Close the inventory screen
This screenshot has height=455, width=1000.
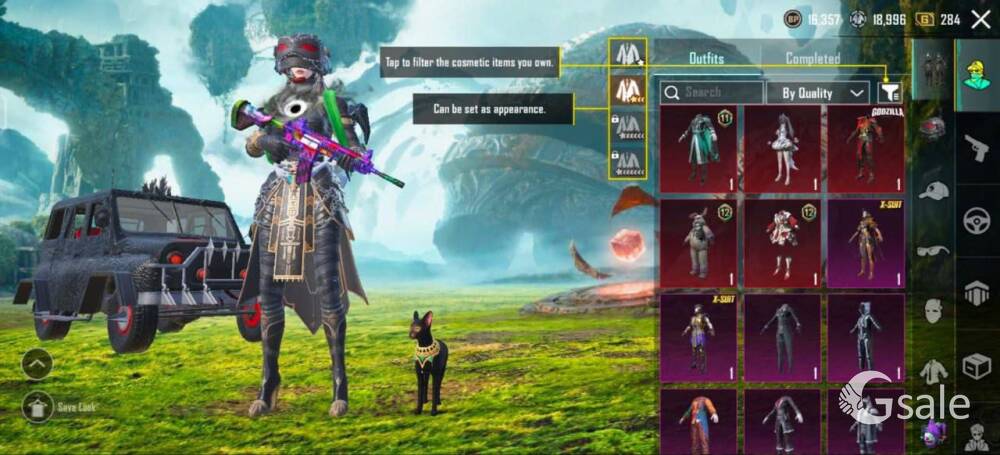980,19
